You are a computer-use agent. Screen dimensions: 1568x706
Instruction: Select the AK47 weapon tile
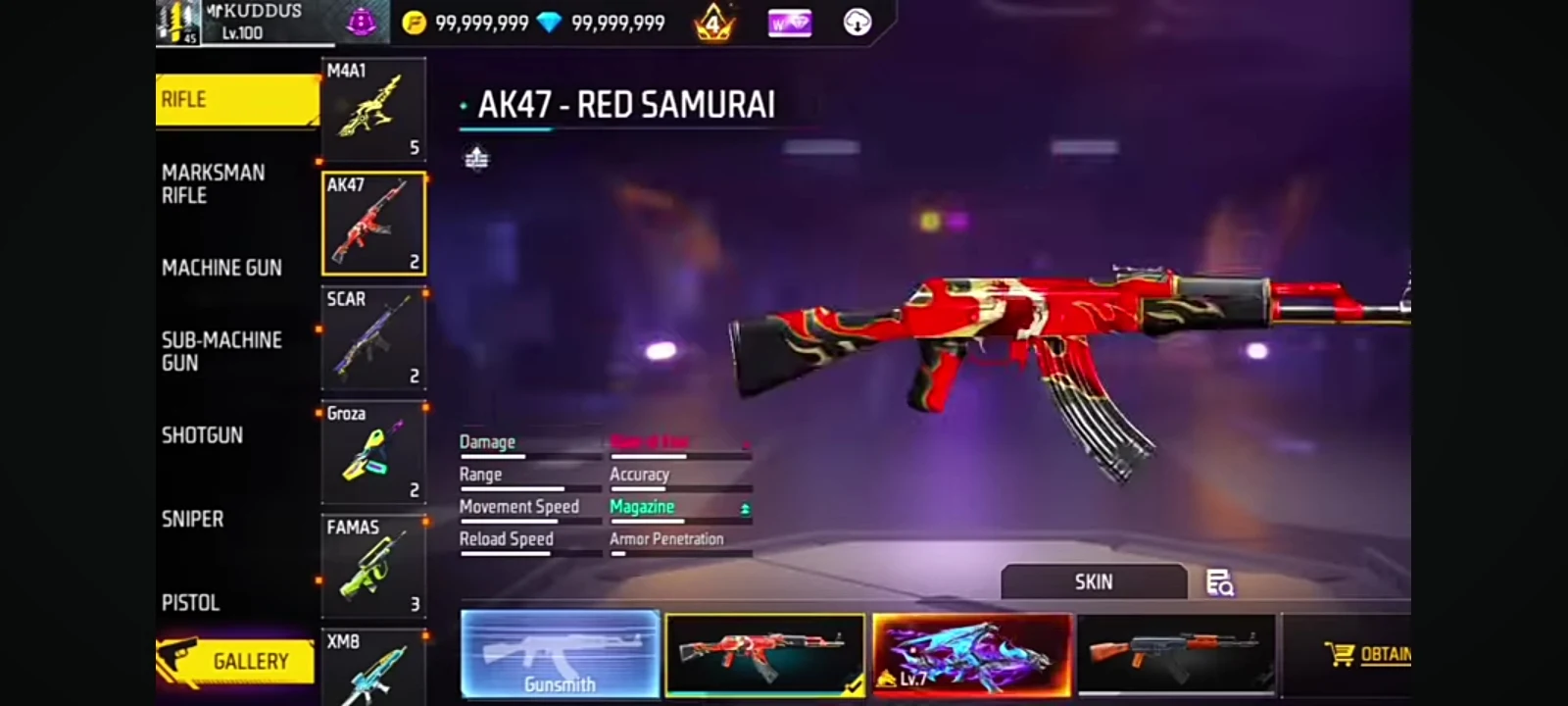coord(373,224)
